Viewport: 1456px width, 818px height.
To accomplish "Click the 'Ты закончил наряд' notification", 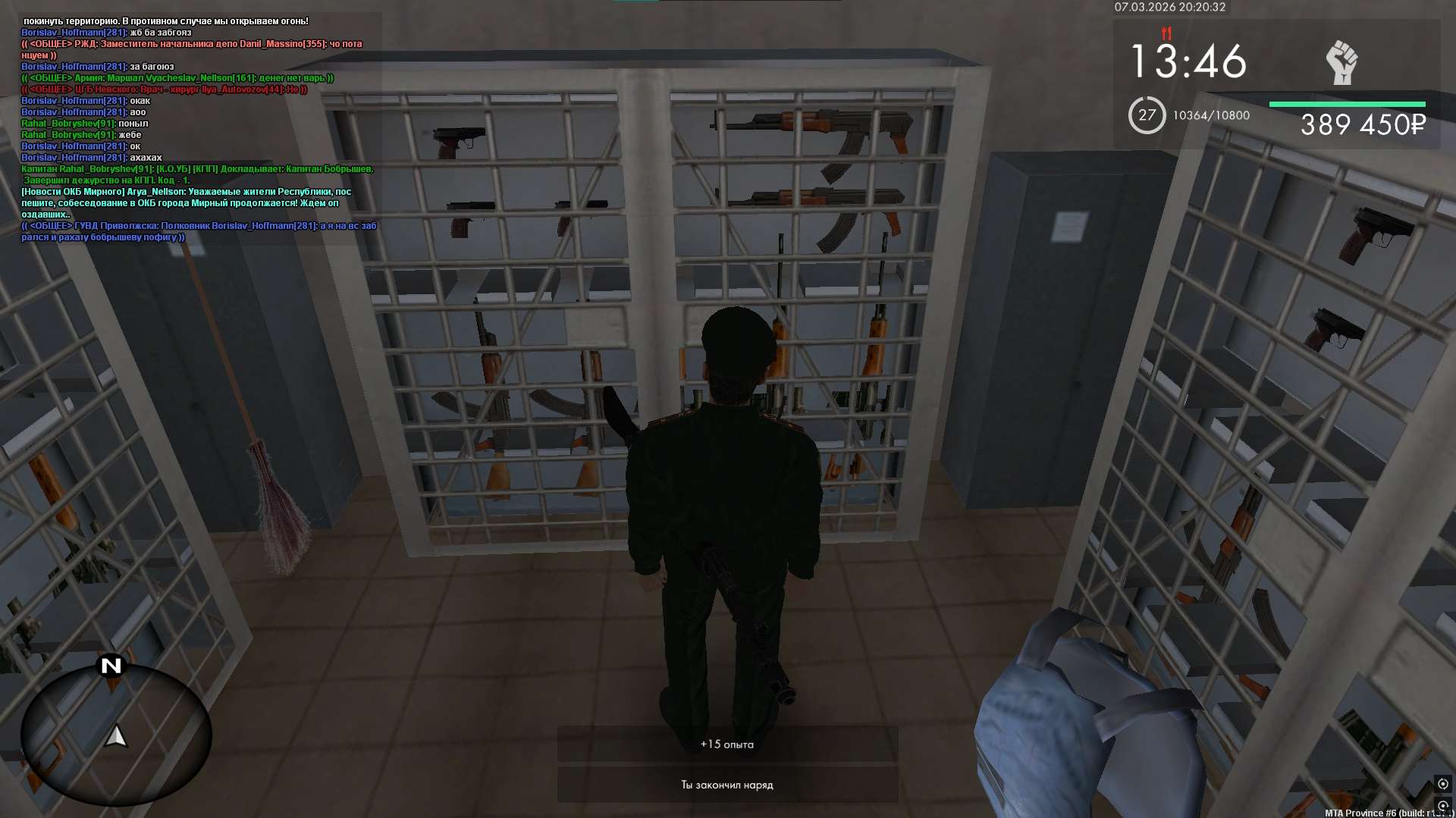I will (x=727, y=785).
